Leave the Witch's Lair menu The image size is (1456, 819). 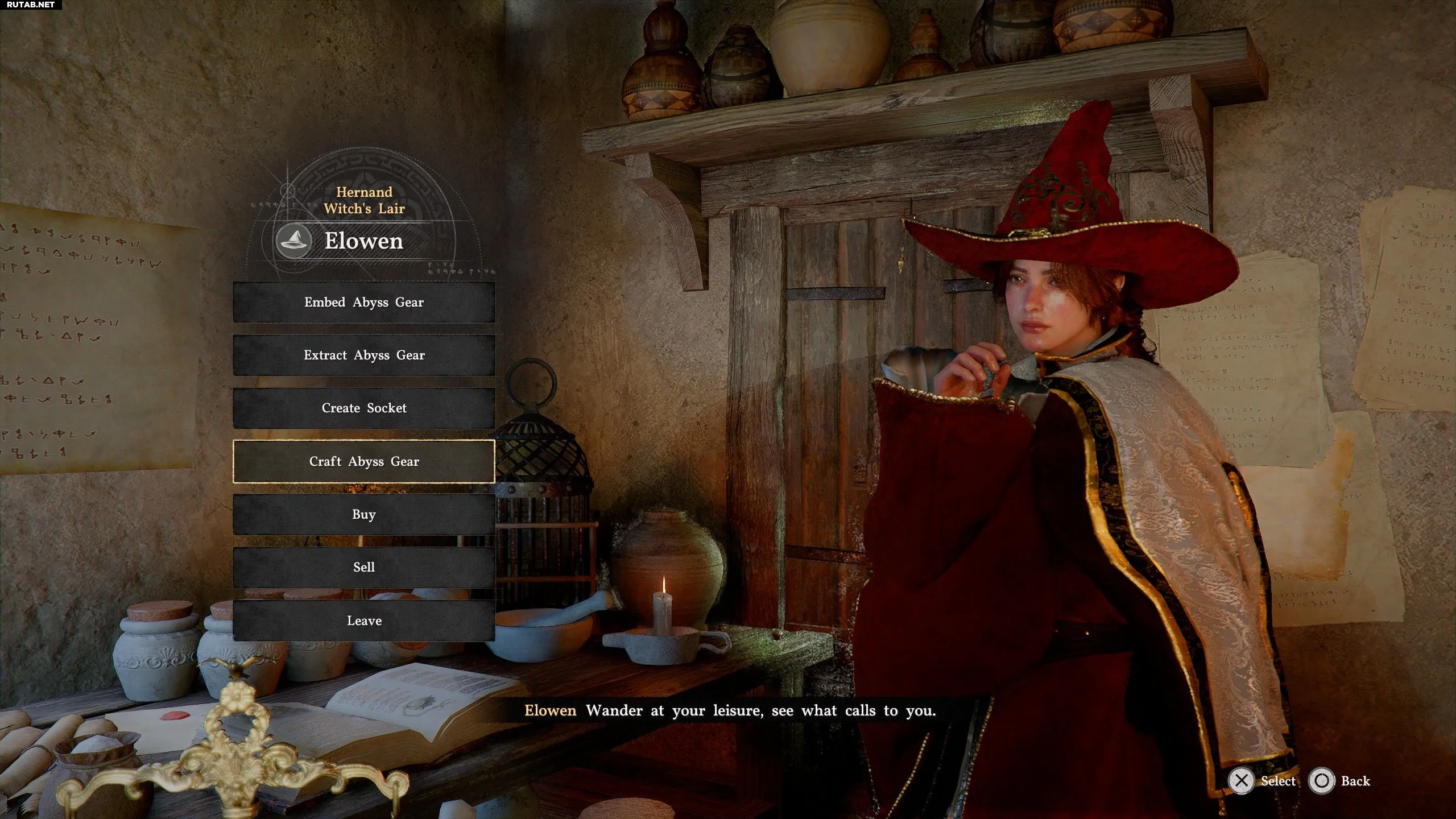click(x=364, y=621)
